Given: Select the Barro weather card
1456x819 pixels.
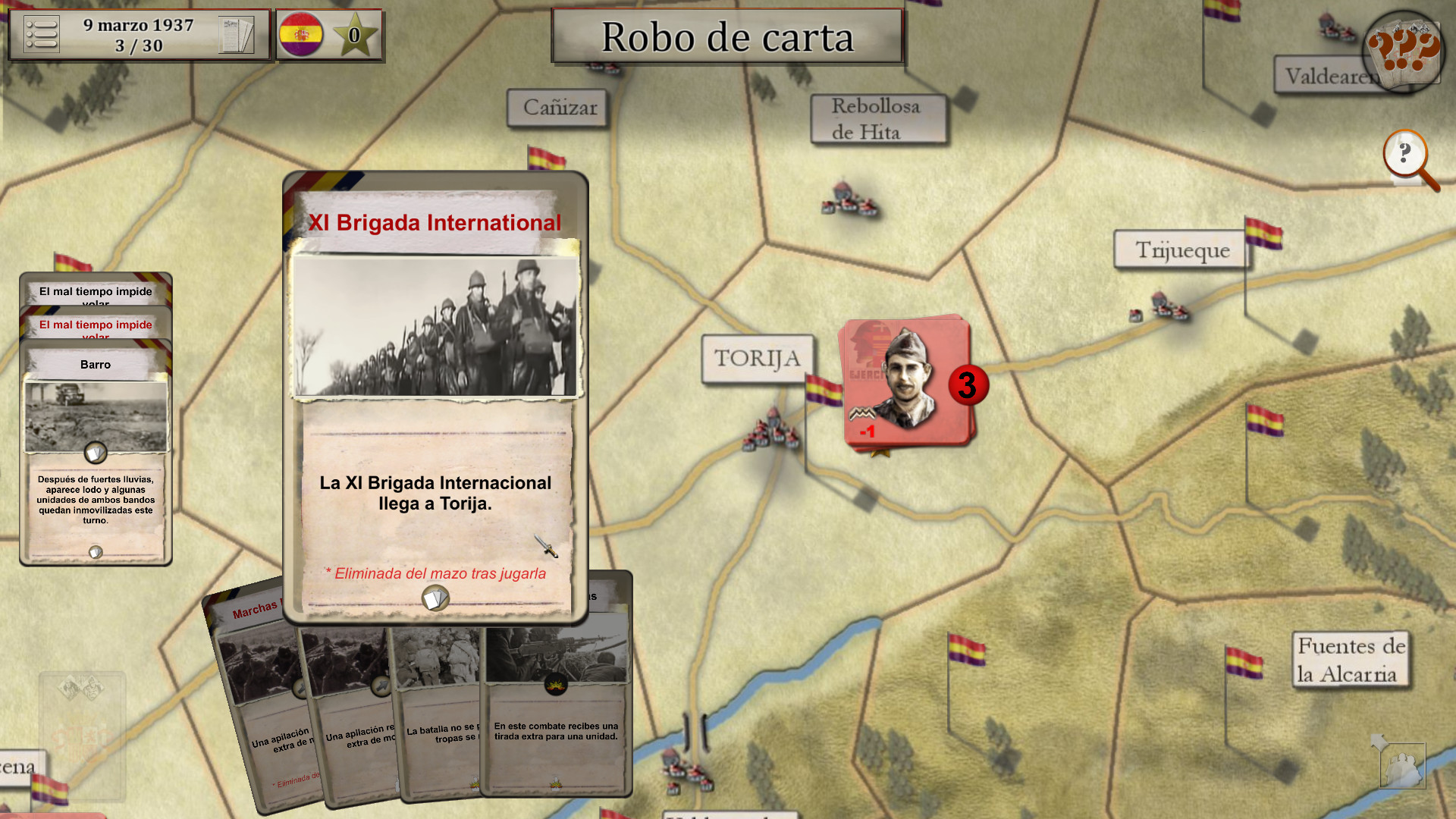Looking at the screenshot, I should coord(94,365).
